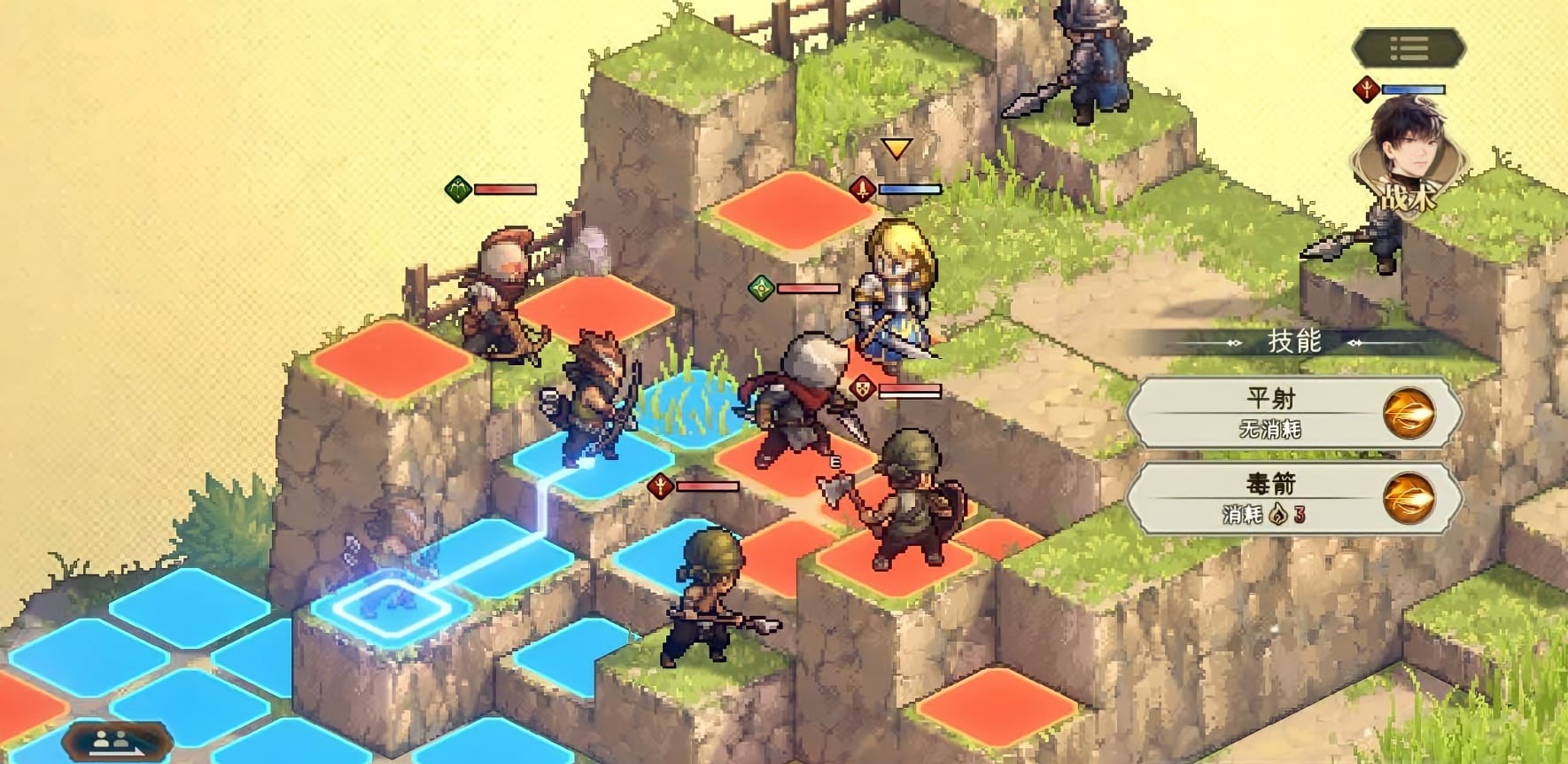
Task: Open the list menu button
Action: tap(1409, 48)
